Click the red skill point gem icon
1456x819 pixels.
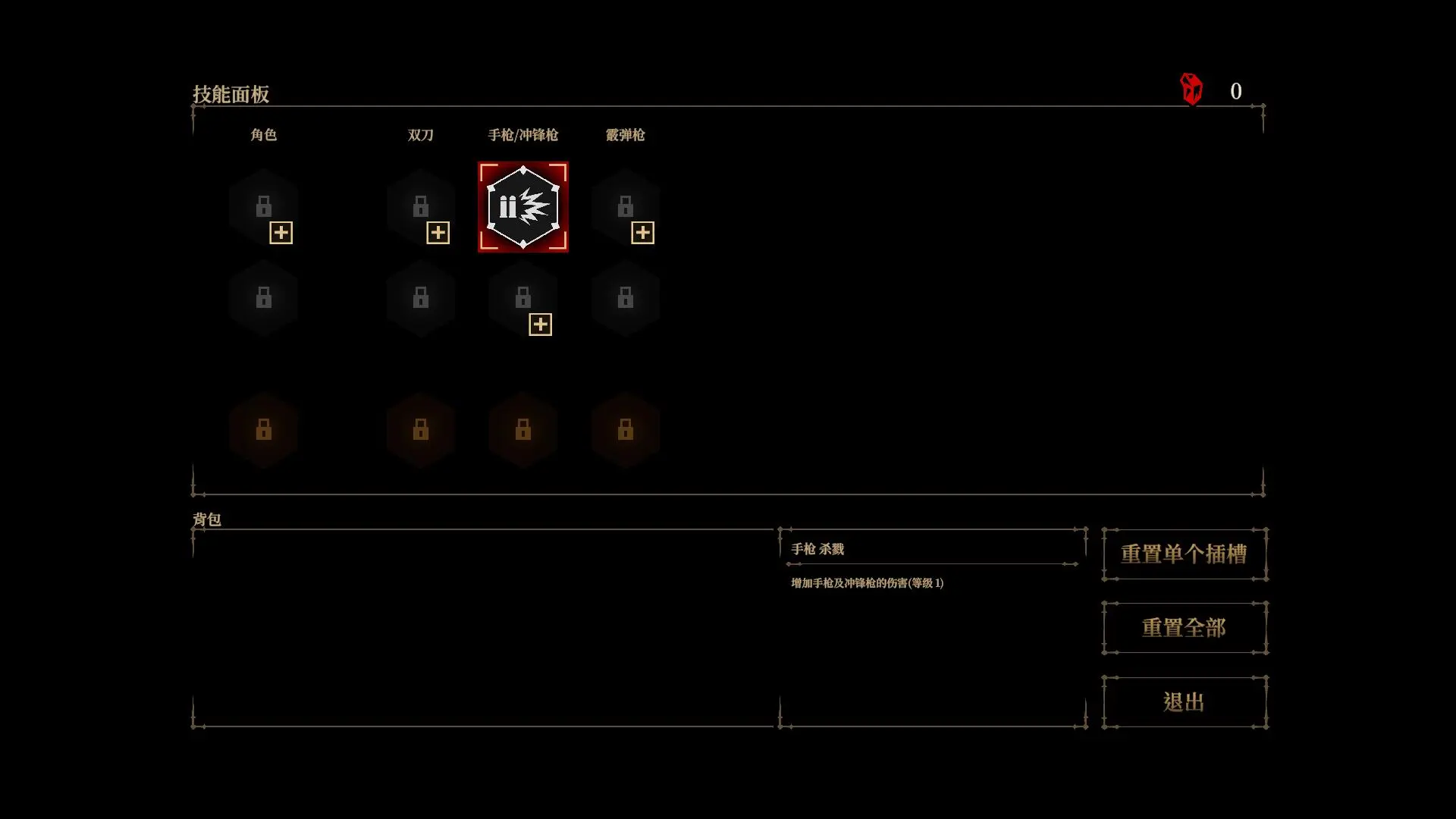point(1190,89)
